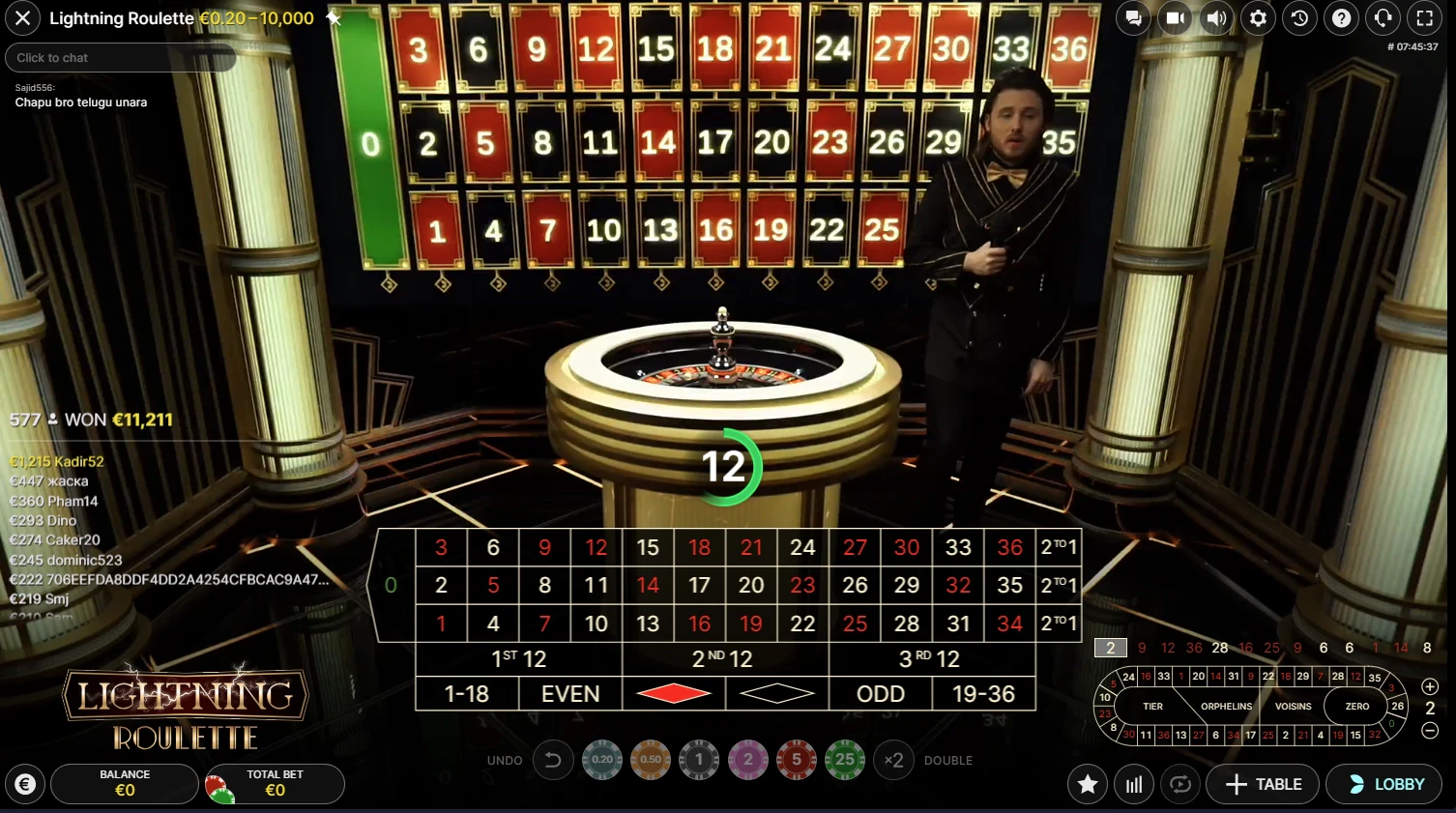Click the chat input box
The image size is (1456, 813).
pyautogui.click(x=121, y=58)
